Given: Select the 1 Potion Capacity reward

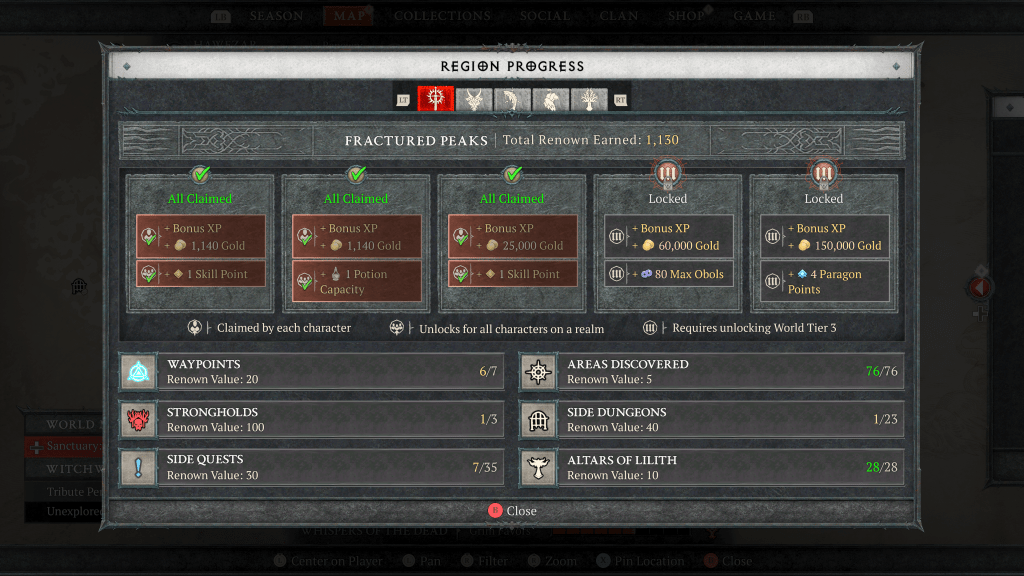Looking at the screenshot, I should tap(357, 282).
